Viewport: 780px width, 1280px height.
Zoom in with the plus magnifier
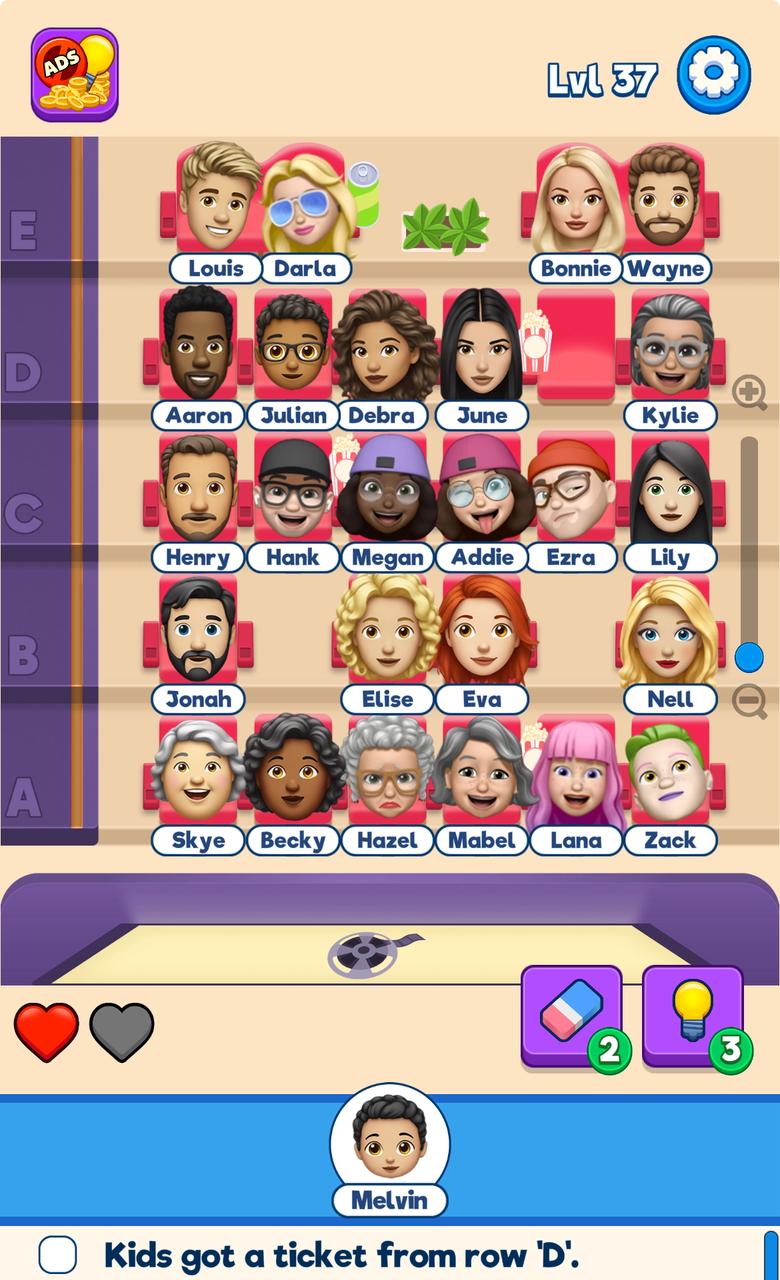749,392
